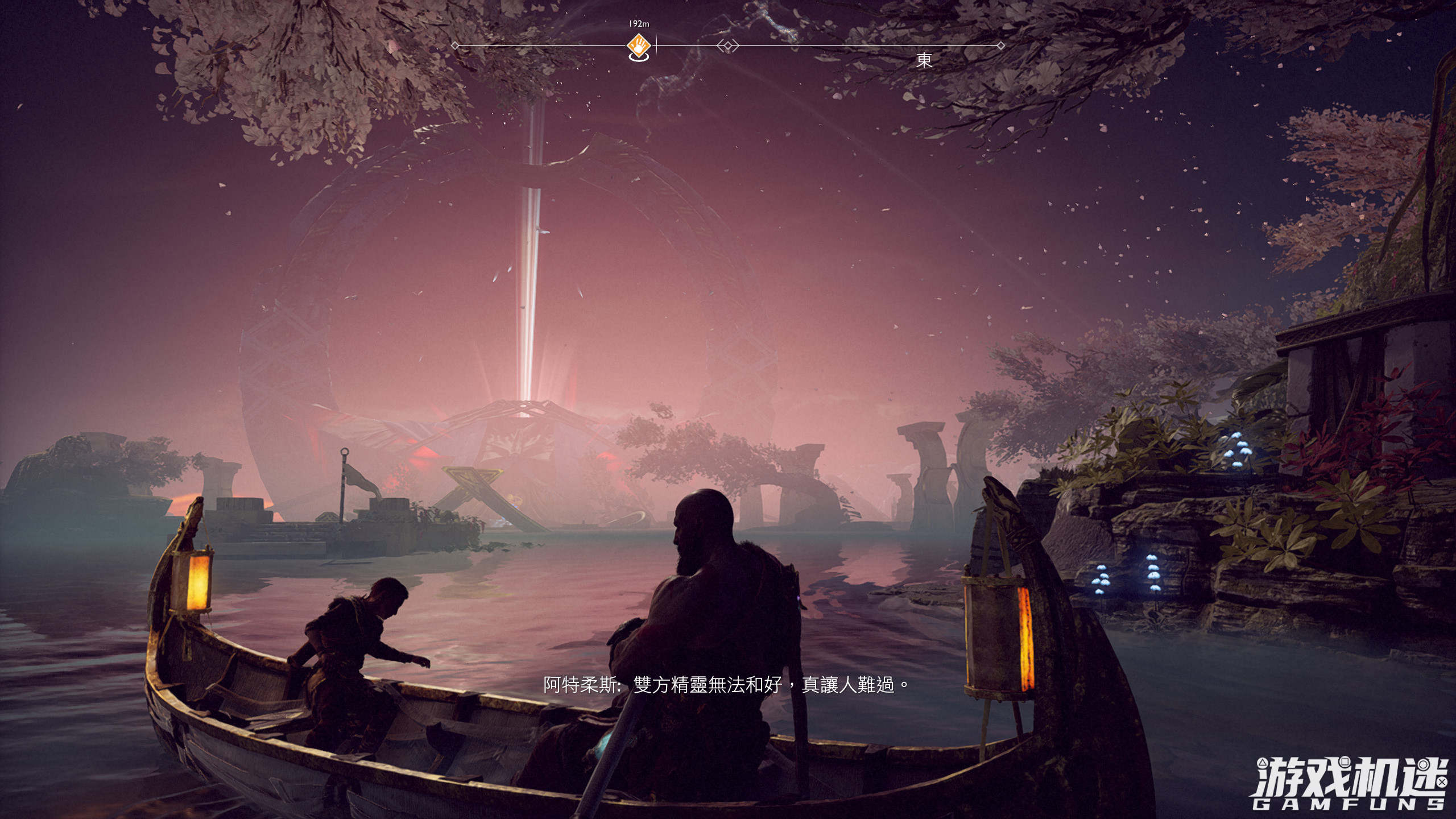Select the orange hand objective marker on compass
This screenshot has width=1456, height=819.
click(x=639, y=45)
